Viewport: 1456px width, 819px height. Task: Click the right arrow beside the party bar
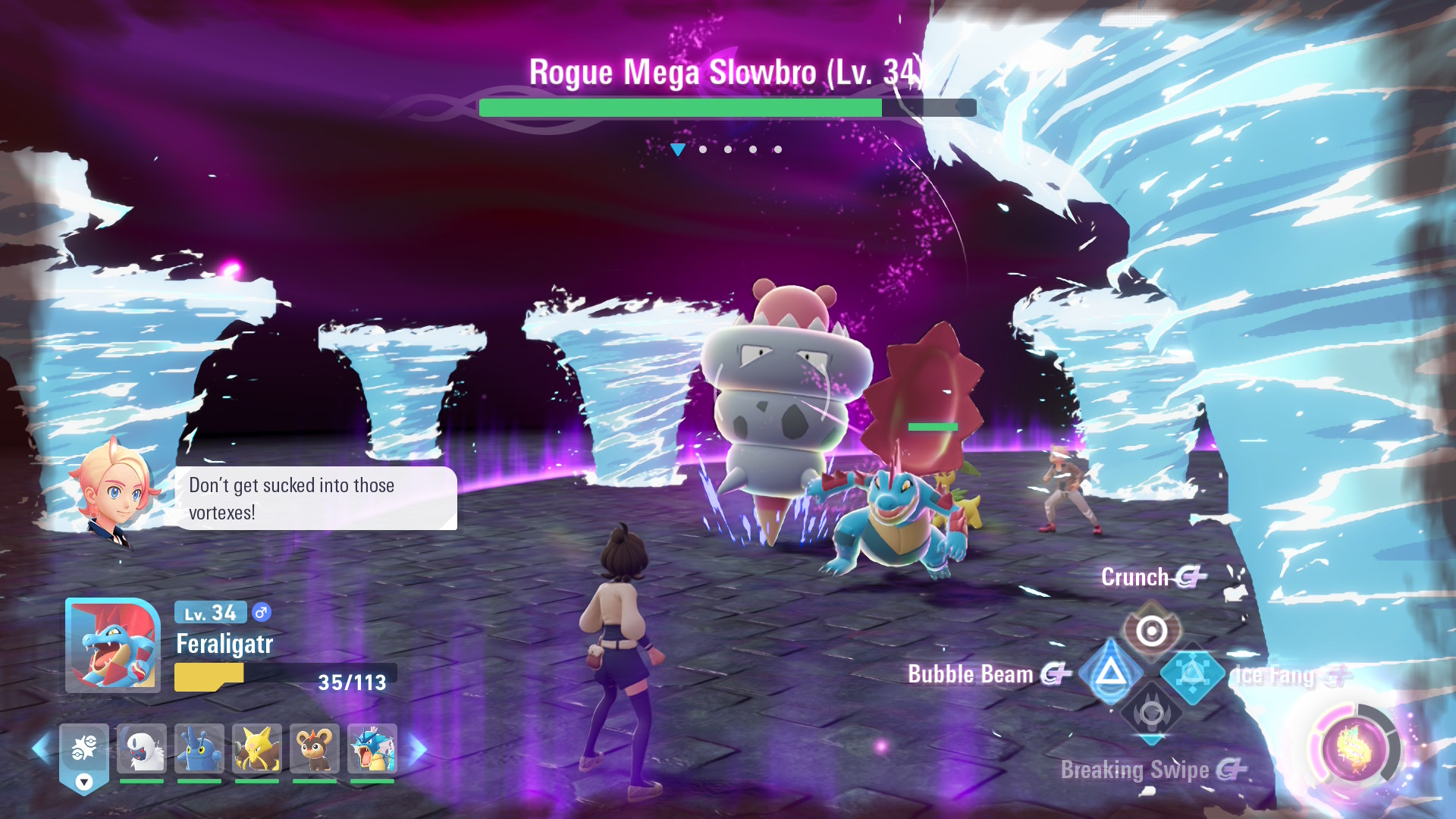(418, 748)
